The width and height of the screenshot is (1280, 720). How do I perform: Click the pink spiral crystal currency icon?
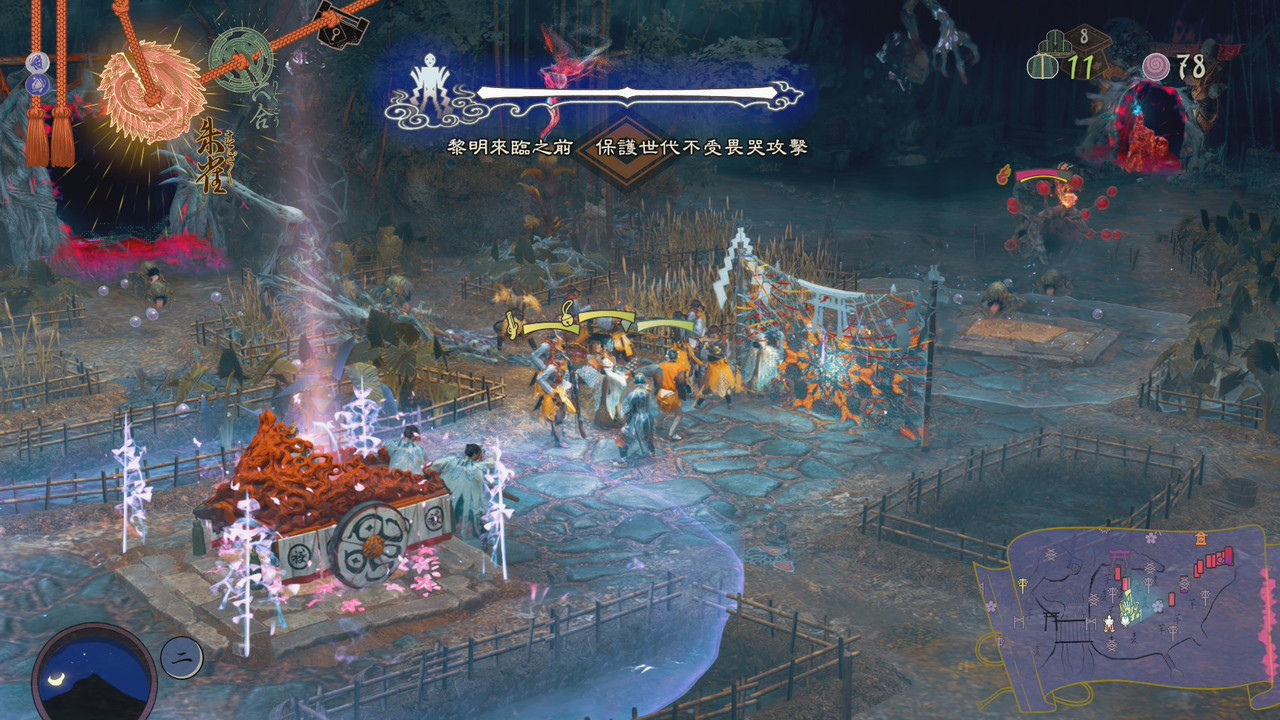[1157, 67]
